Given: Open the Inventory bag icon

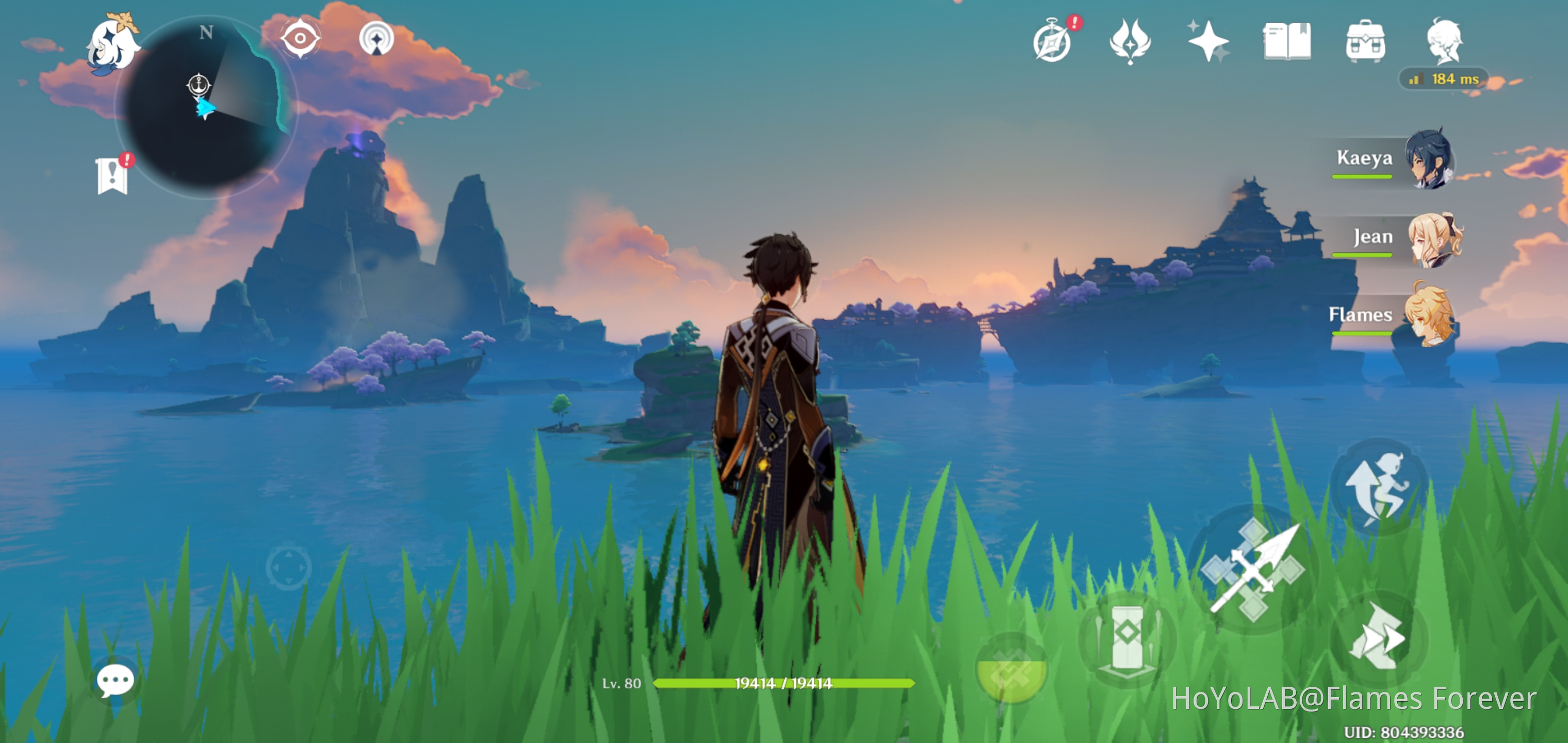Looking at the screenshot, I should tap(1365, 40).
